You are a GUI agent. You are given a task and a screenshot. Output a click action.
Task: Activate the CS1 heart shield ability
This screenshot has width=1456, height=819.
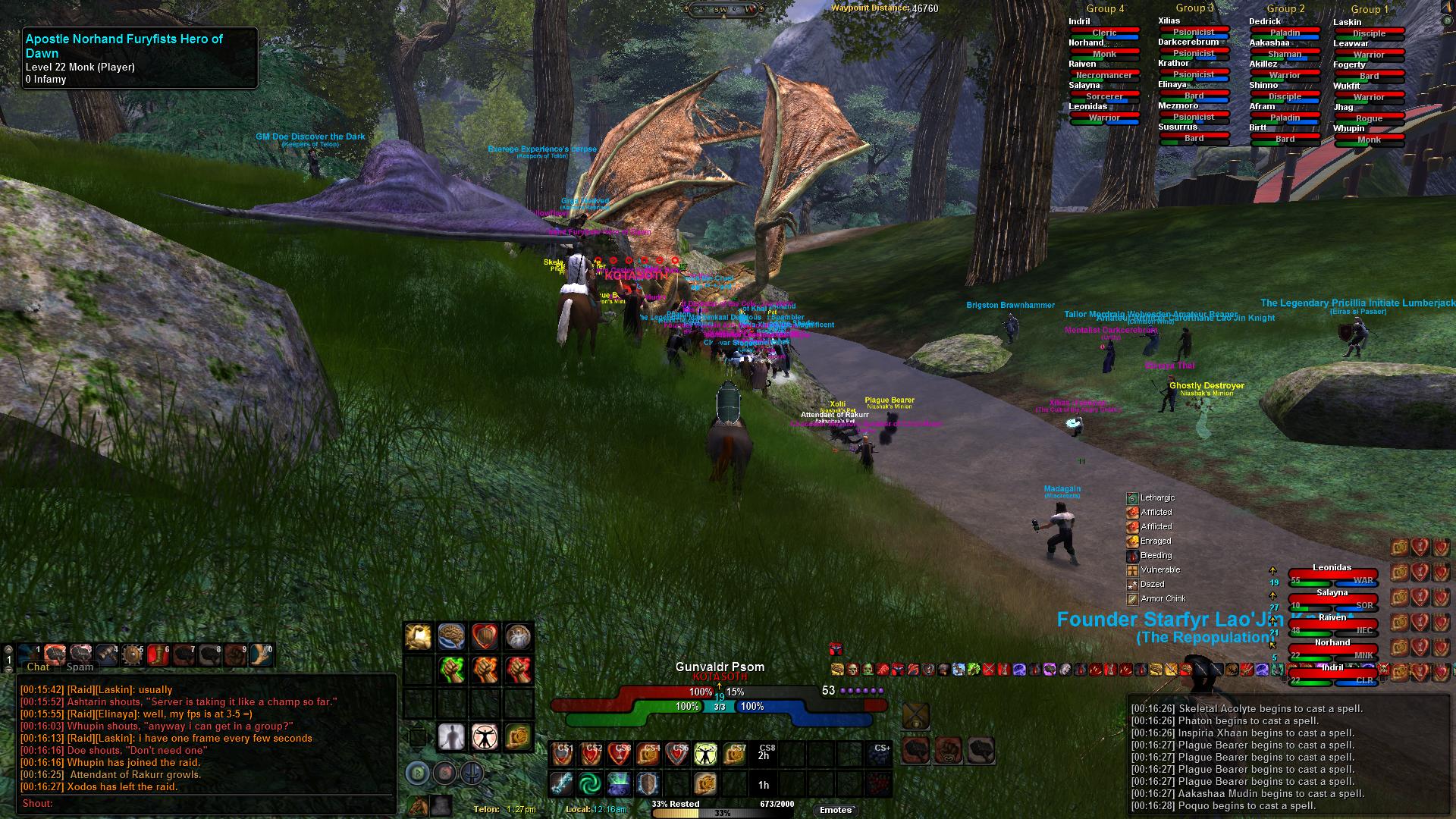pos(563,754)
